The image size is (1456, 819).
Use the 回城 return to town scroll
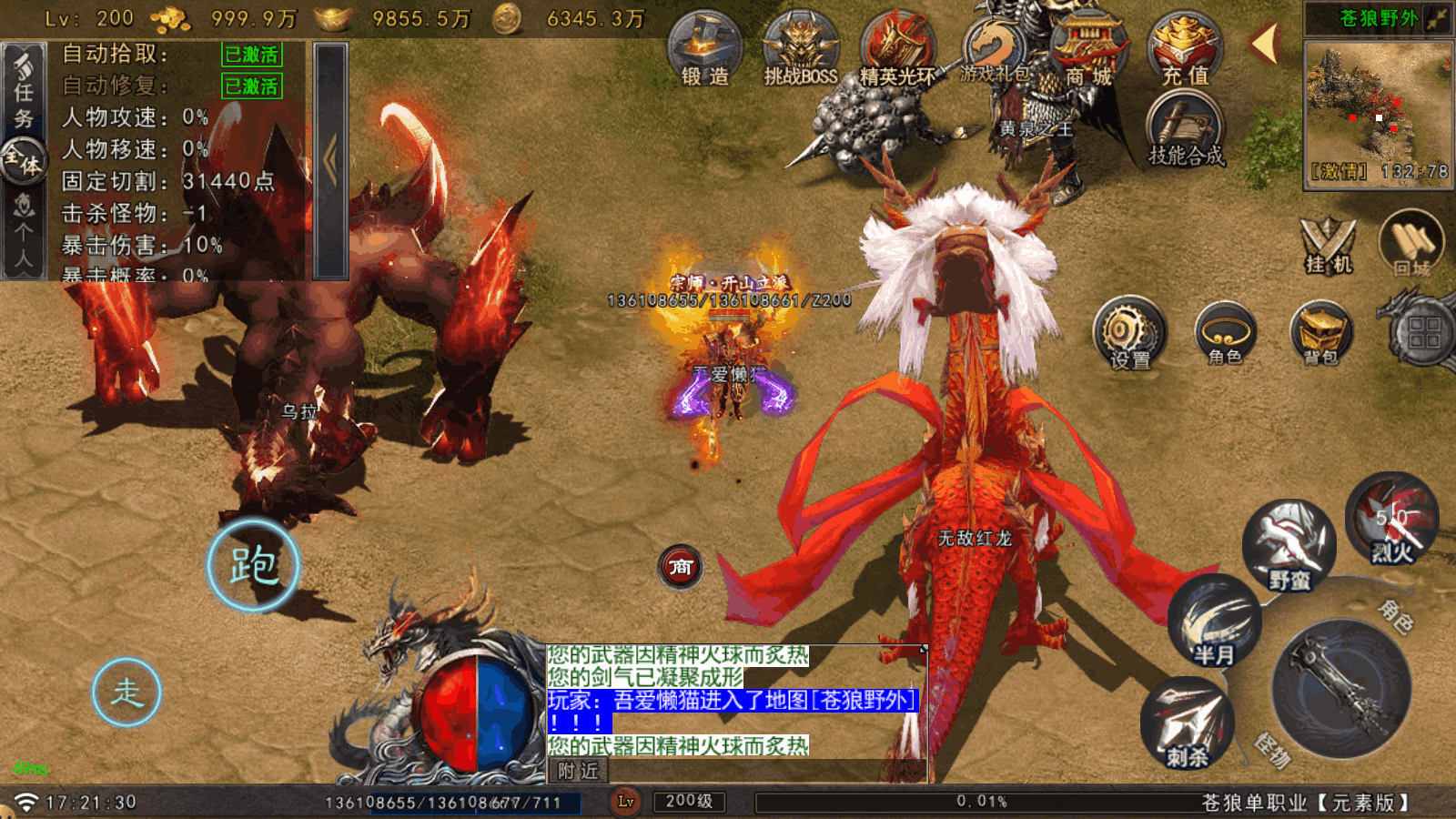coord(1411,242)
